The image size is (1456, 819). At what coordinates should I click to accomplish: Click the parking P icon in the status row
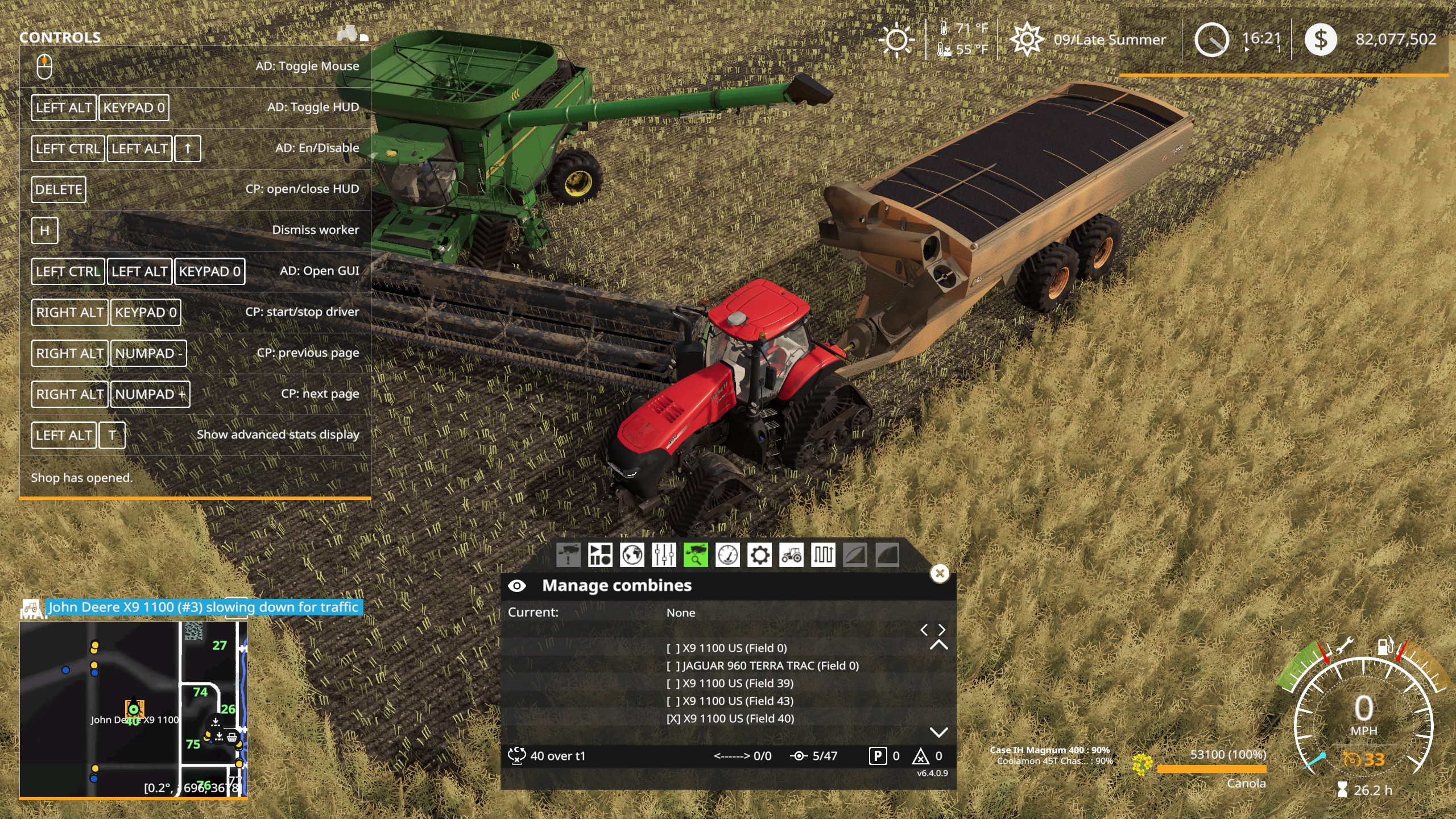(x=879, y=756)
